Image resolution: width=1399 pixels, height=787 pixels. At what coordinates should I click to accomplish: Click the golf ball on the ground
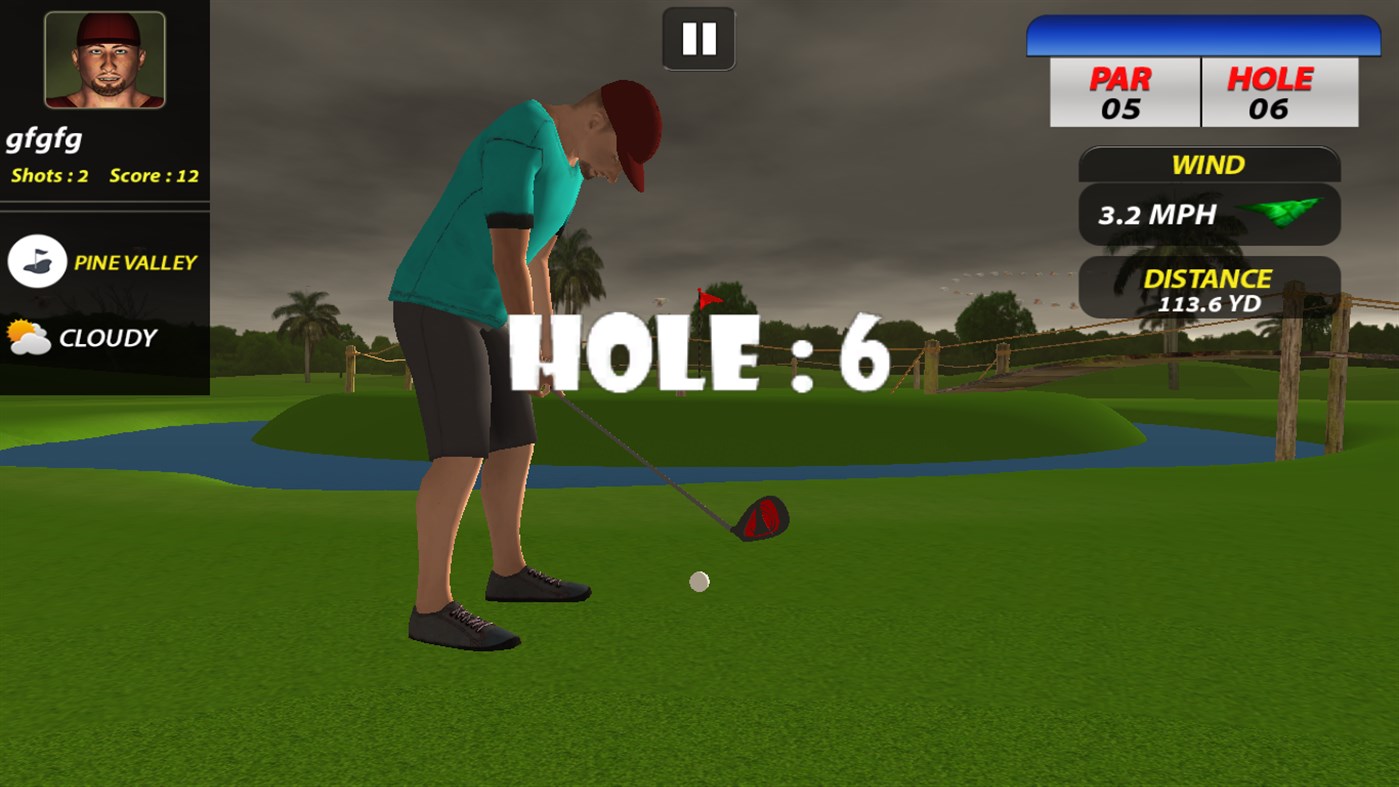(698, 580)
